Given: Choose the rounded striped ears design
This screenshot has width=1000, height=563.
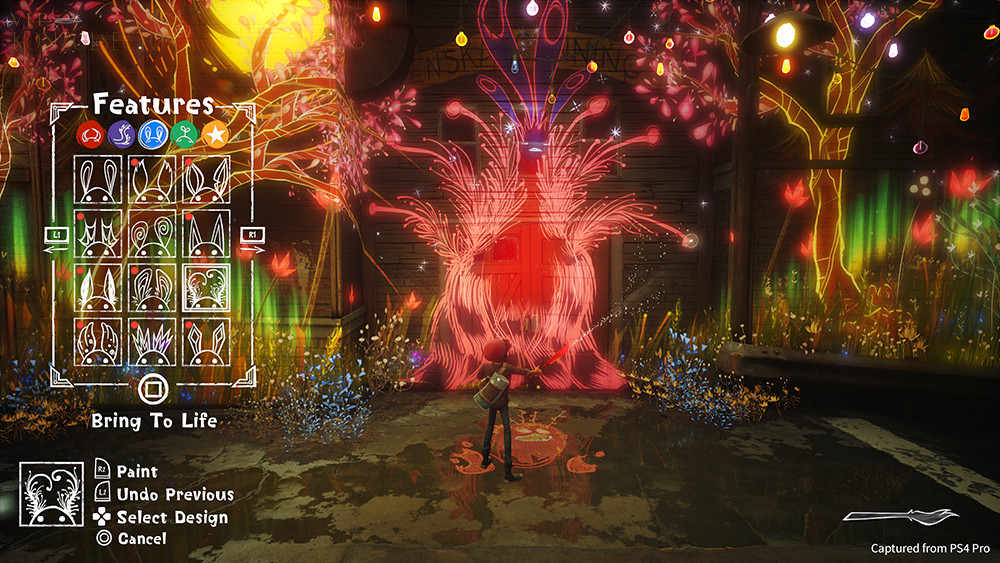Looking at the screenshot, I should pos(152,288).
